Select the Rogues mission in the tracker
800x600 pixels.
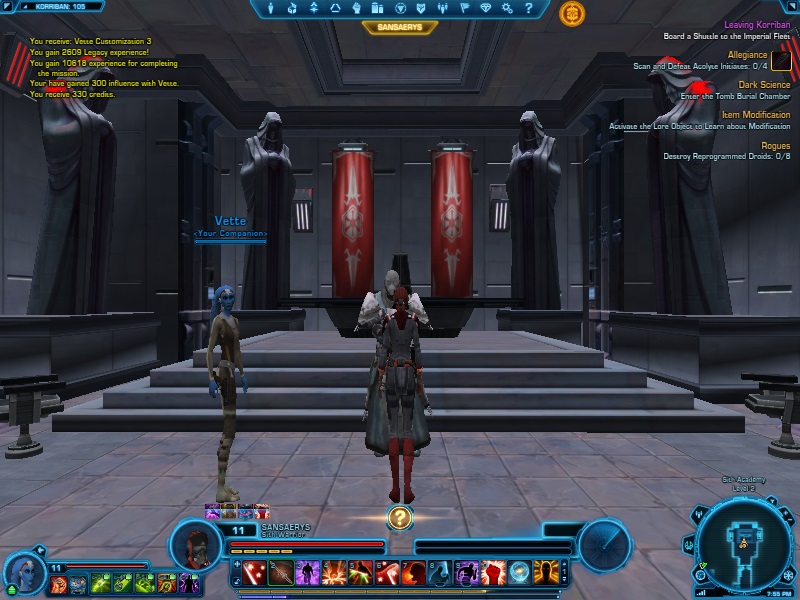pyautogui.click(x=775, y=145)
